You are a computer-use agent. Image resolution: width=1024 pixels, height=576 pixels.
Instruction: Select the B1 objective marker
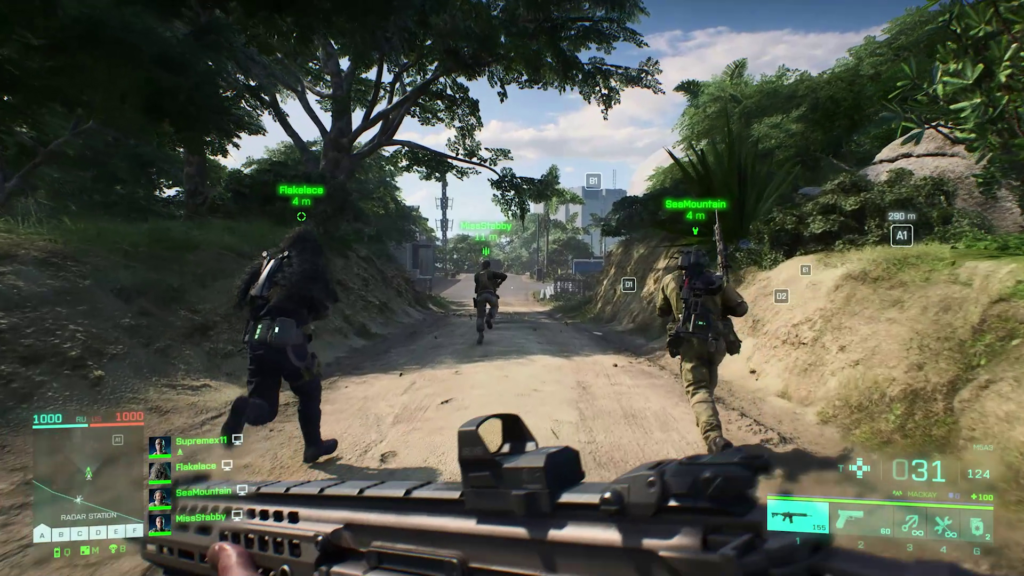coord(592,181)
